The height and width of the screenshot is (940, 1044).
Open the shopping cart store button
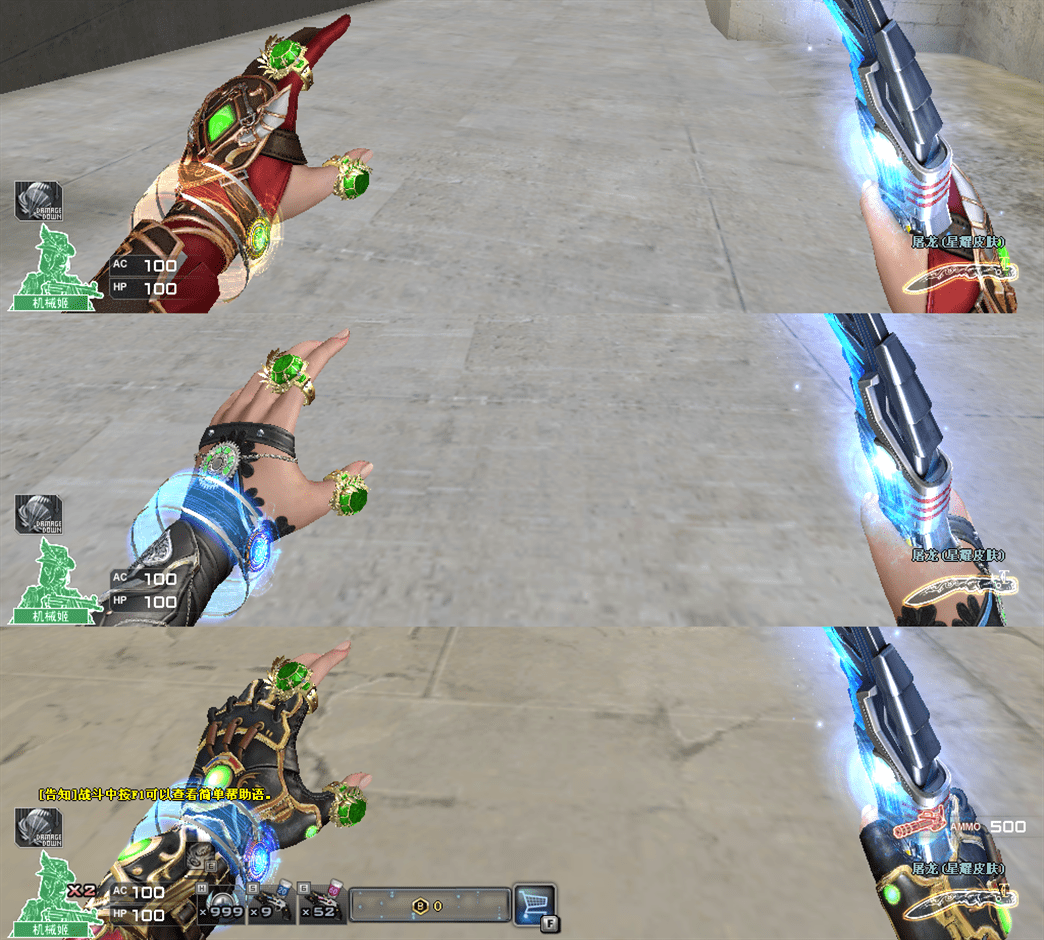pos(533,903)
